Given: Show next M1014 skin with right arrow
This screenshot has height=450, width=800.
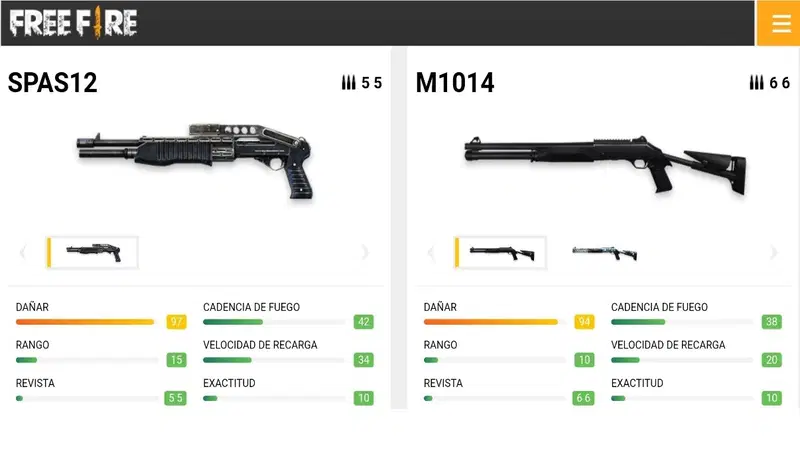Looking at the screenshot, I should coord(773,253).
